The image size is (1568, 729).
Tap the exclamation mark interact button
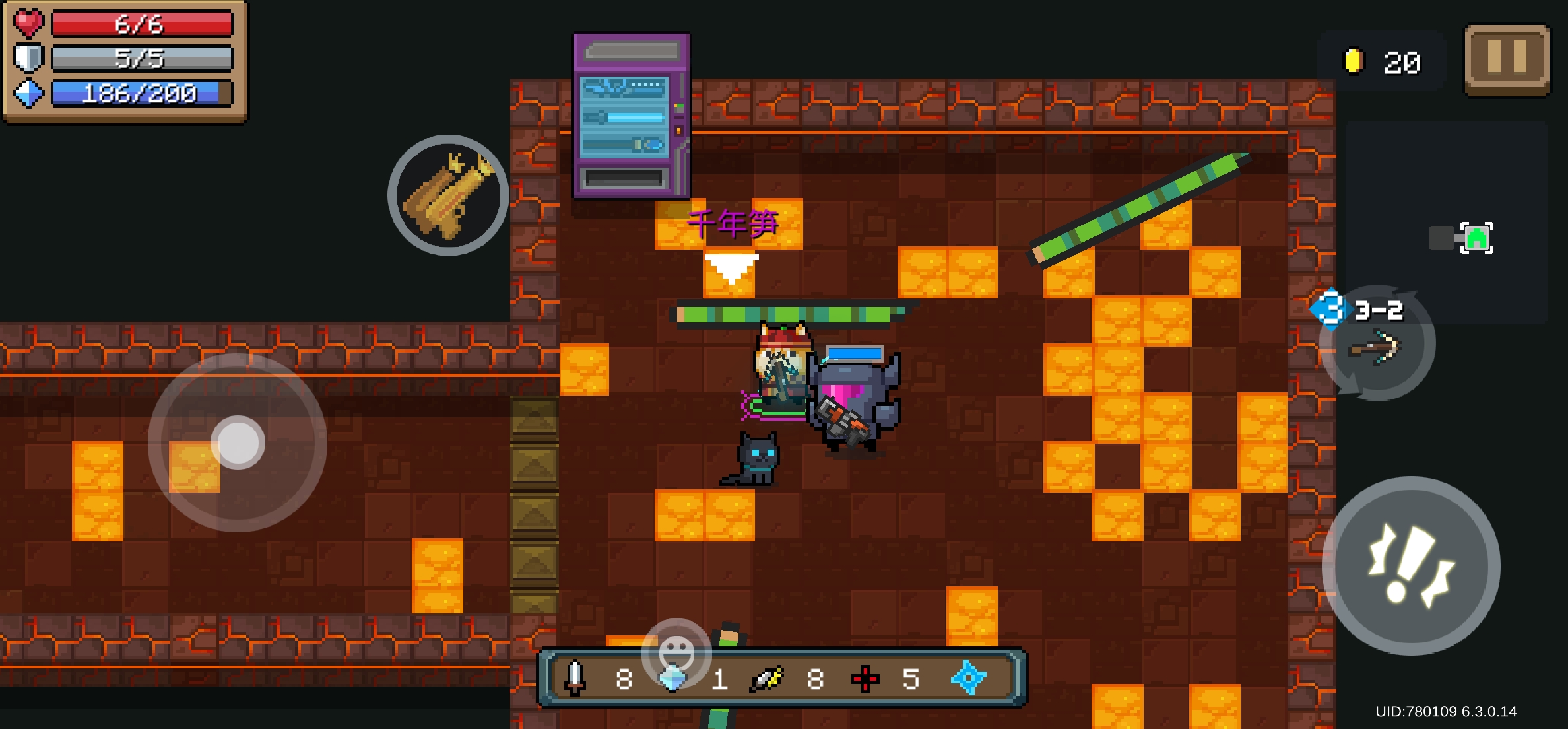tap(1411, 566)
